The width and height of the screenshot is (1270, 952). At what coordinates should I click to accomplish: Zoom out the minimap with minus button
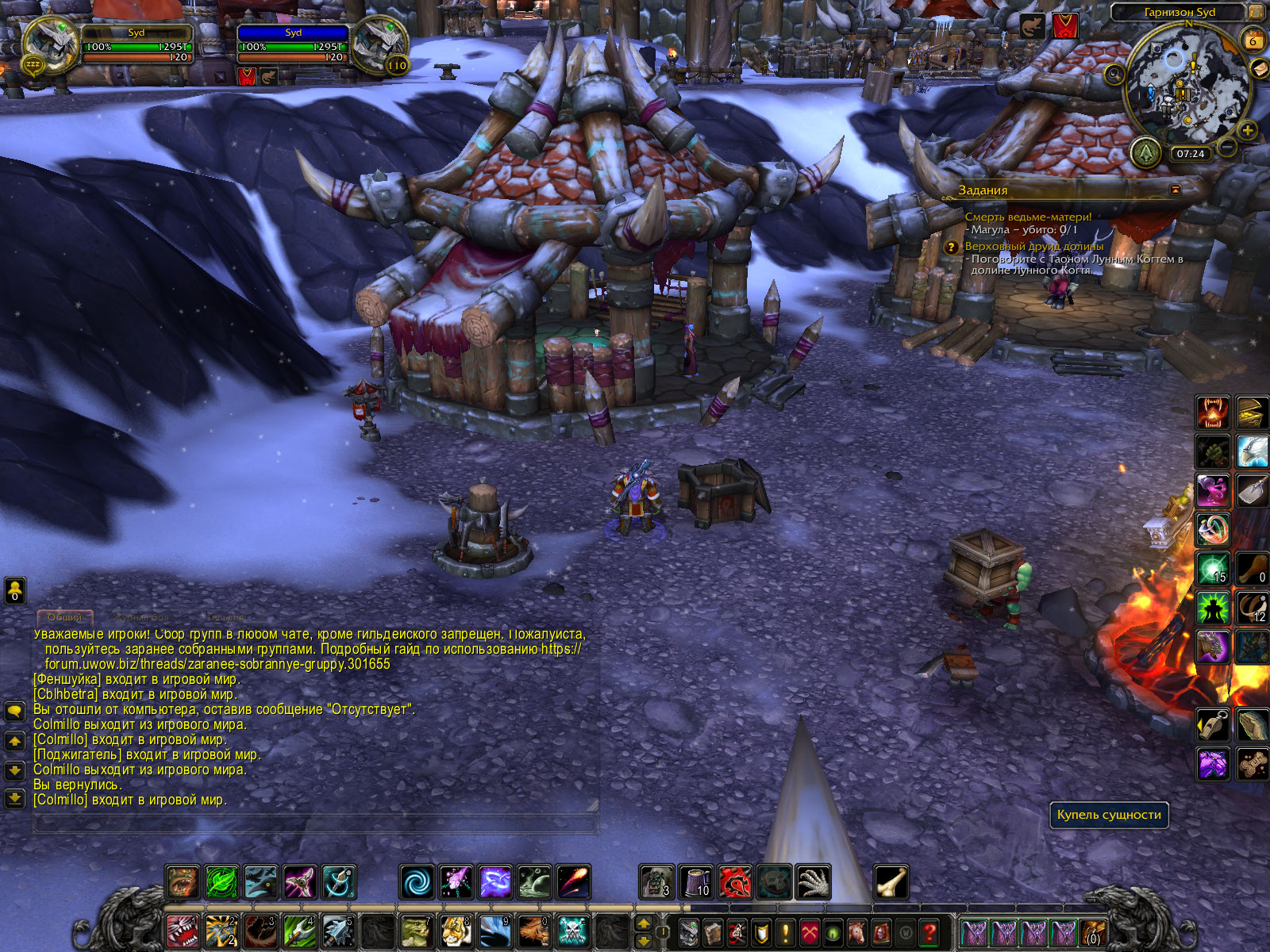pos(1227,148)
